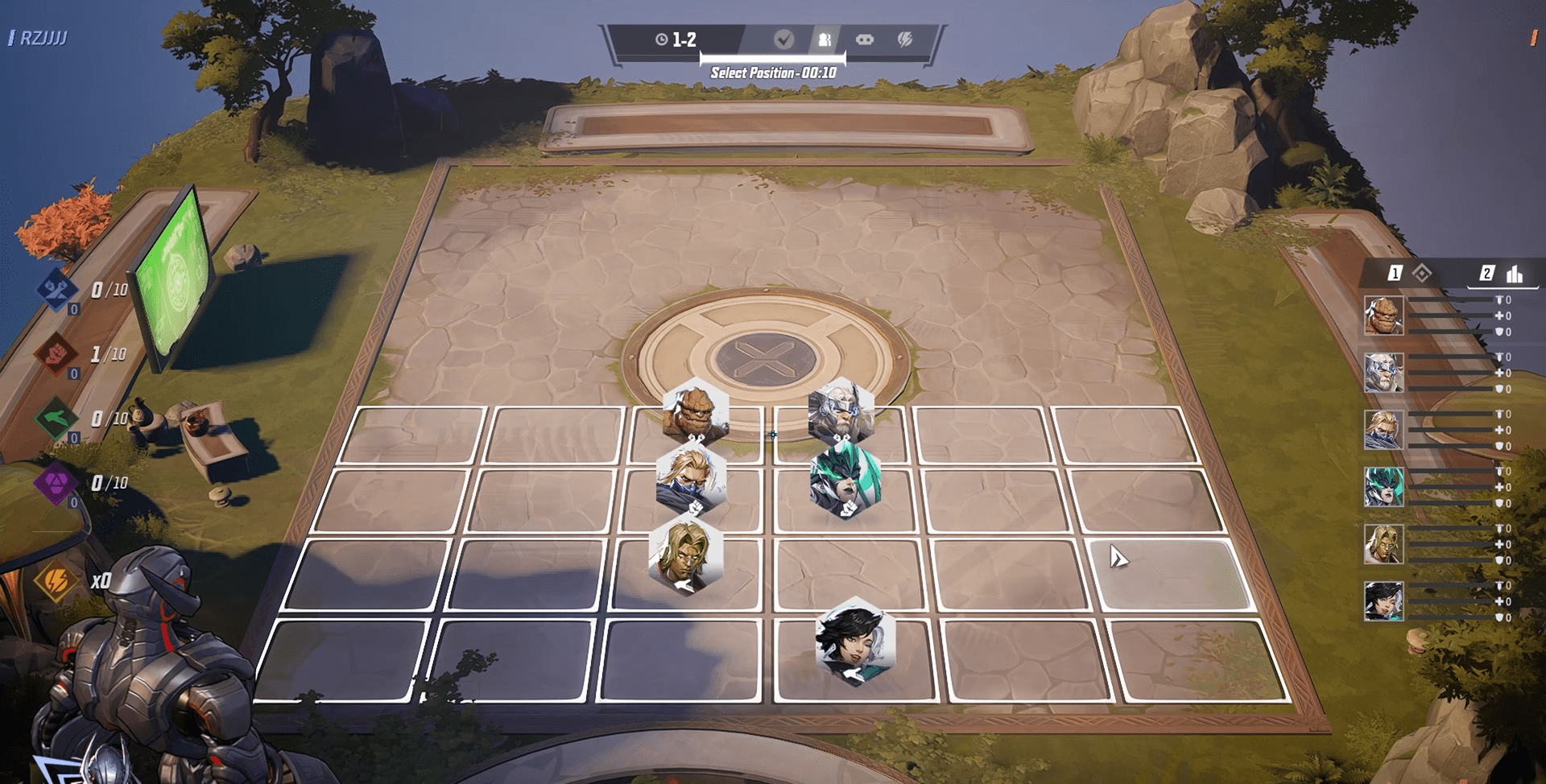Select the white-bearded armored hero on the board
The width and height of the screenshot is (1546, 784).
tap(841, 411)
